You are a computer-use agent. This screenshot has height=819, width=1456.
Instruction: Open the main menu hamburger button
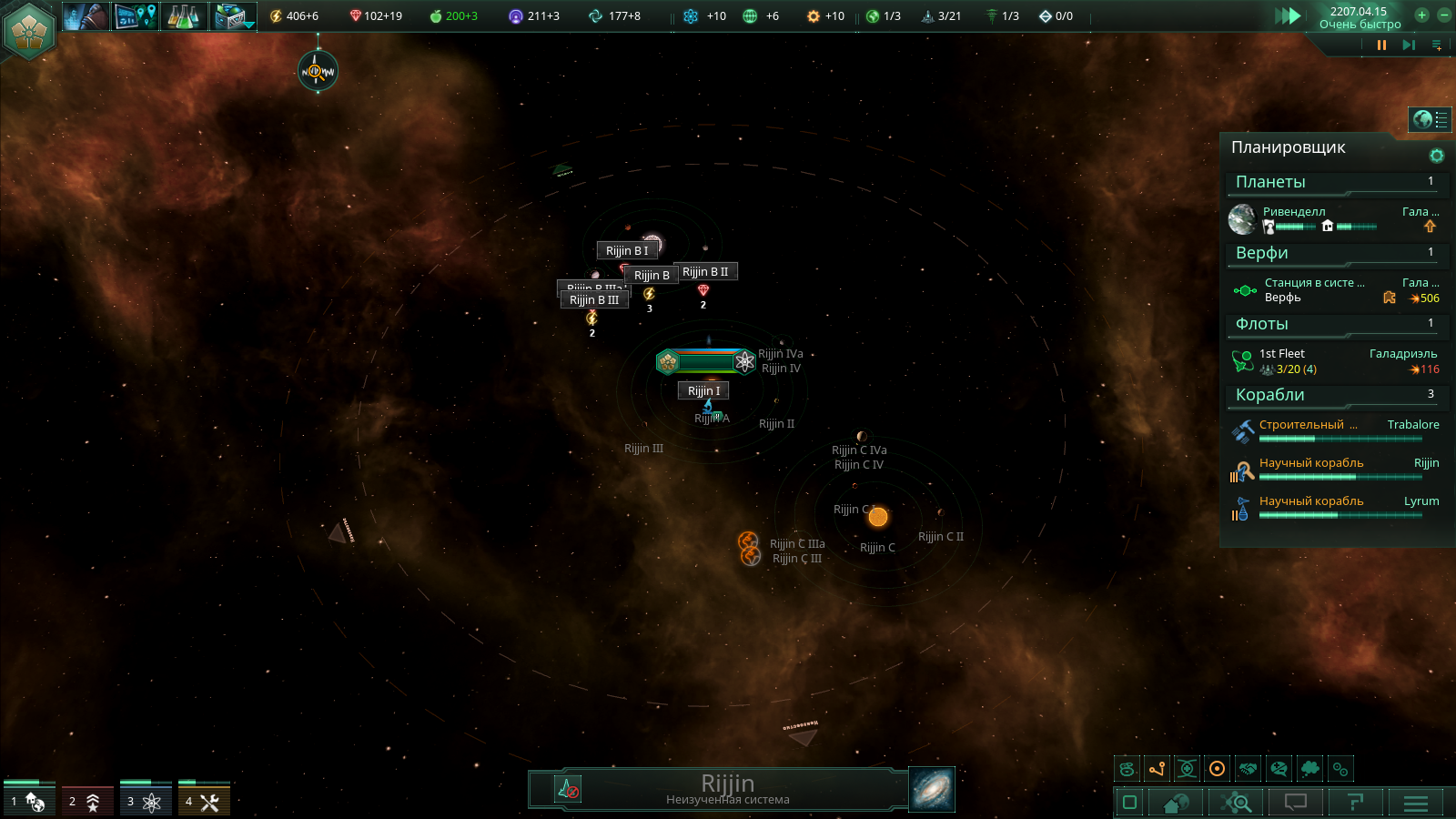[1416, 803]
